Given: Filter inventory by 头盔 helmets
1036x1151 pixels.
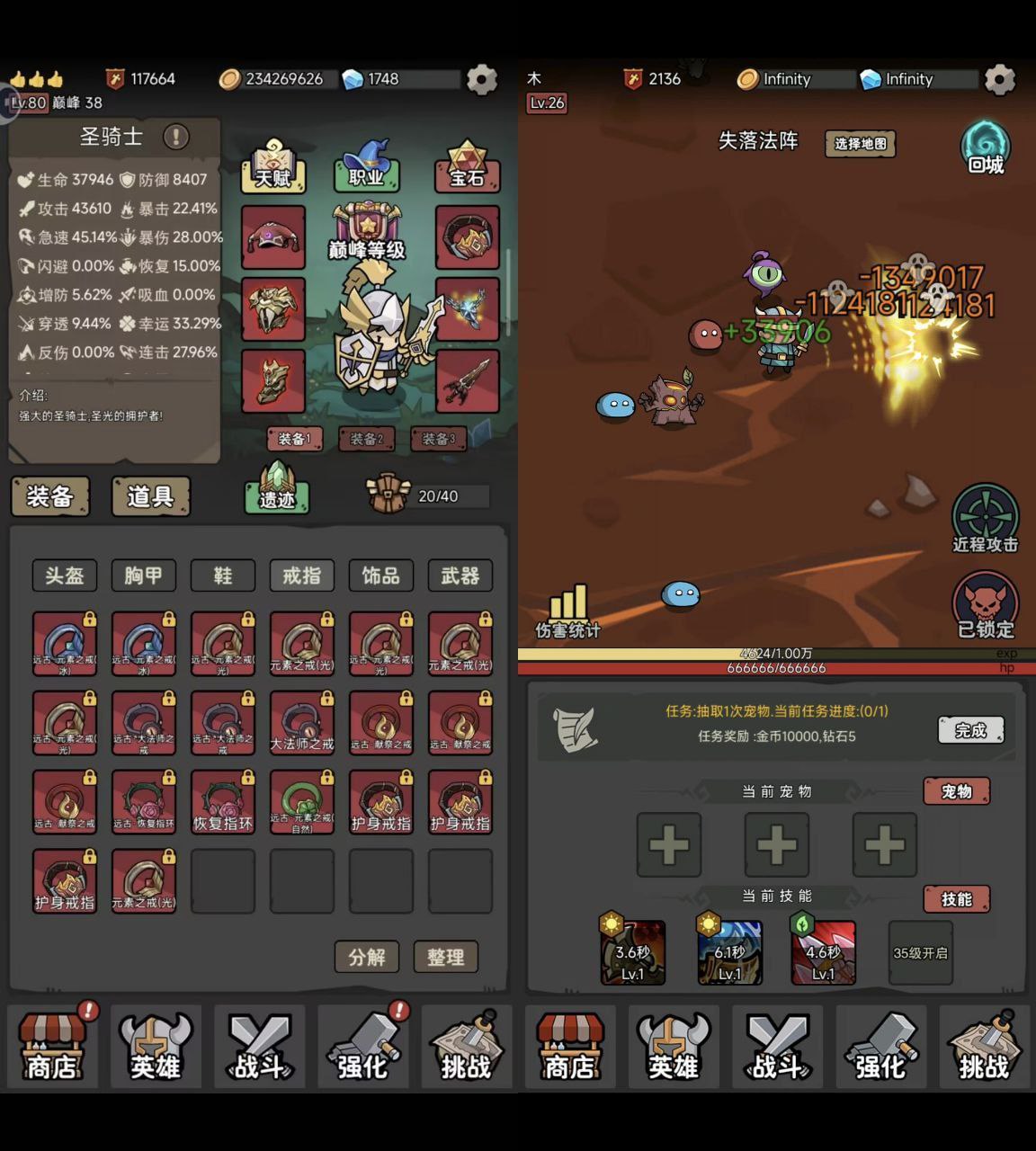Looking at the screenshot, I should (x=65, y=575).
